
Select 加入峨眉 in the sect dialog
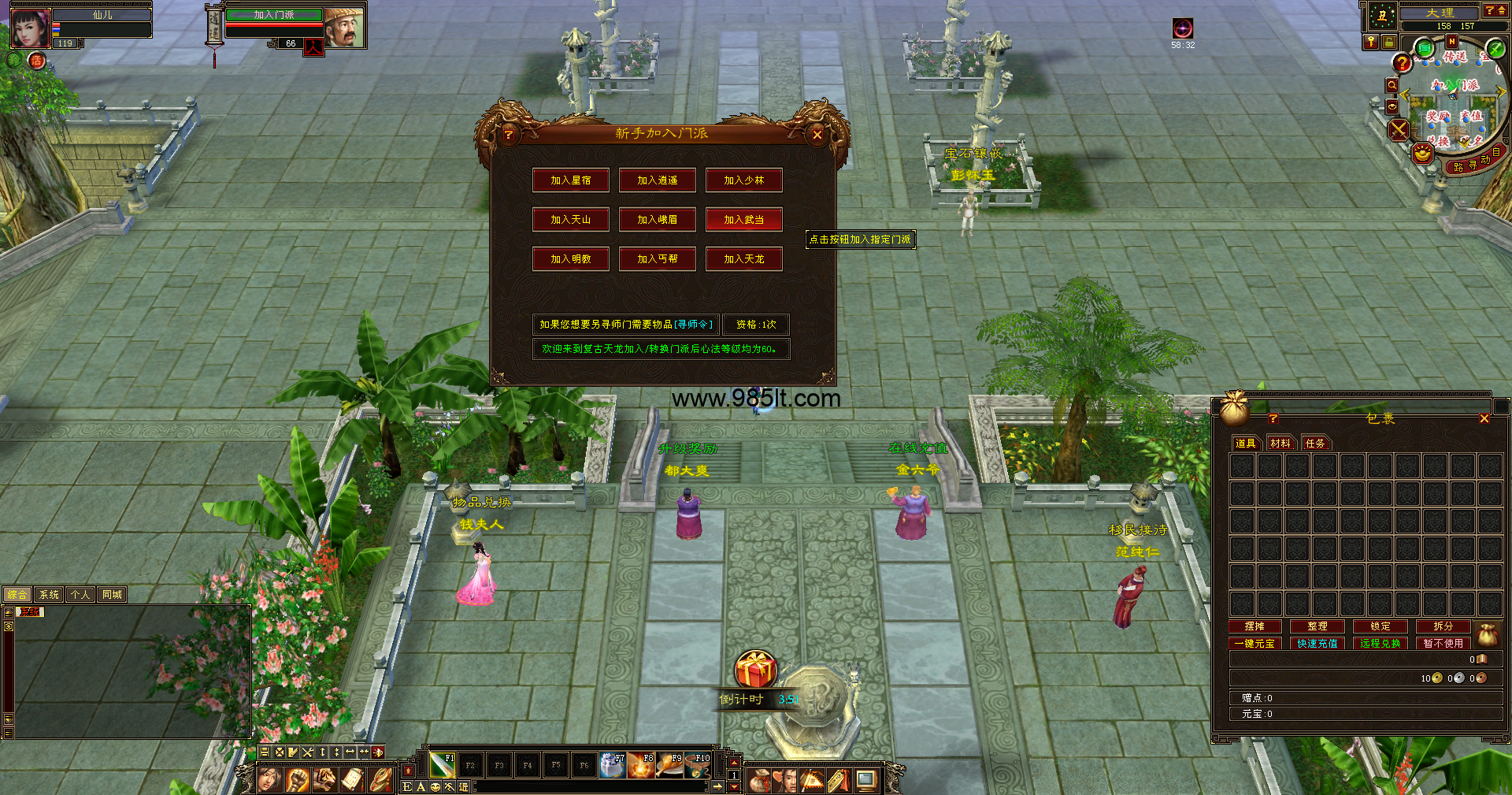pyautogui.click(x=657, y=220)
